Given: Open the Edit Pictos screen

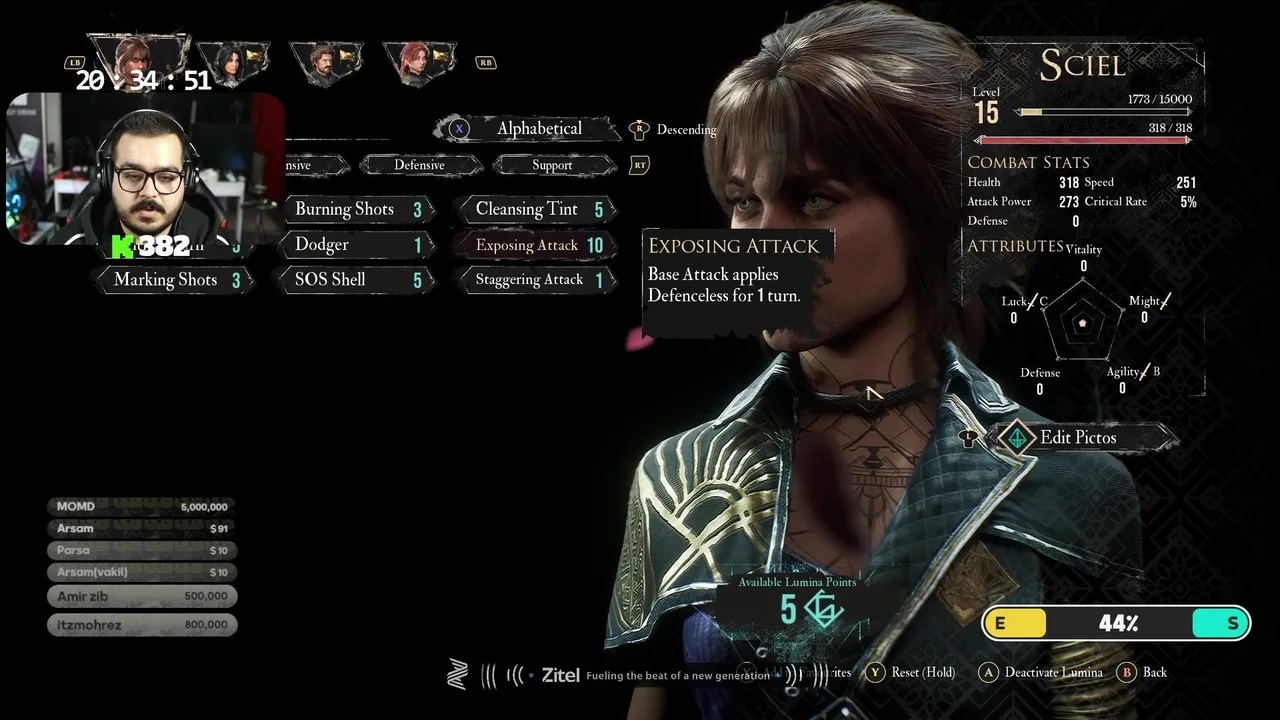Looking at the screenshot, I should (1077, 437).
